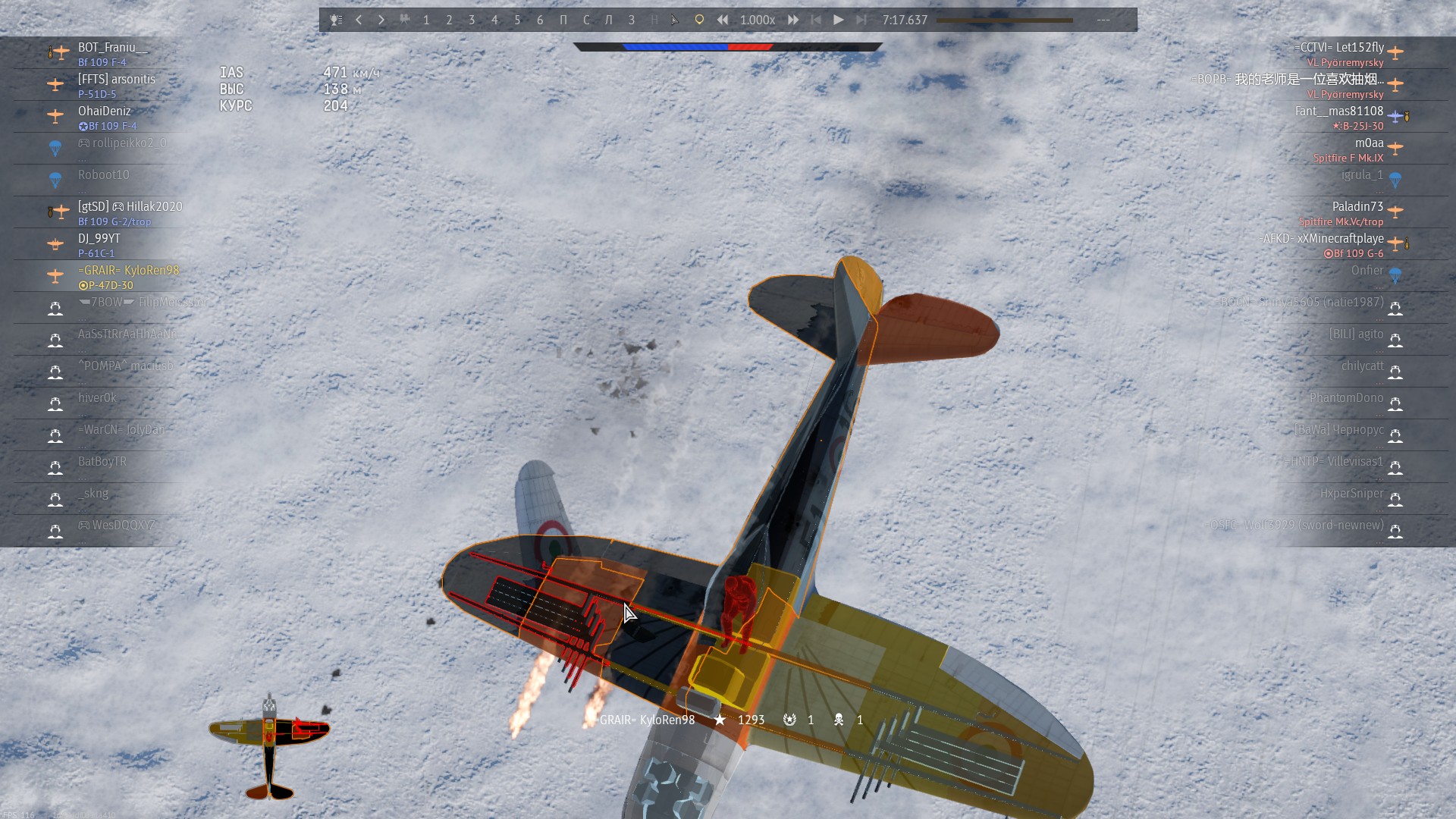Choose Fant__mas81108 in the B-25J-30
Image resolution: width=1456 pixels, height=819 pixels.
[x=1339, y=117]
